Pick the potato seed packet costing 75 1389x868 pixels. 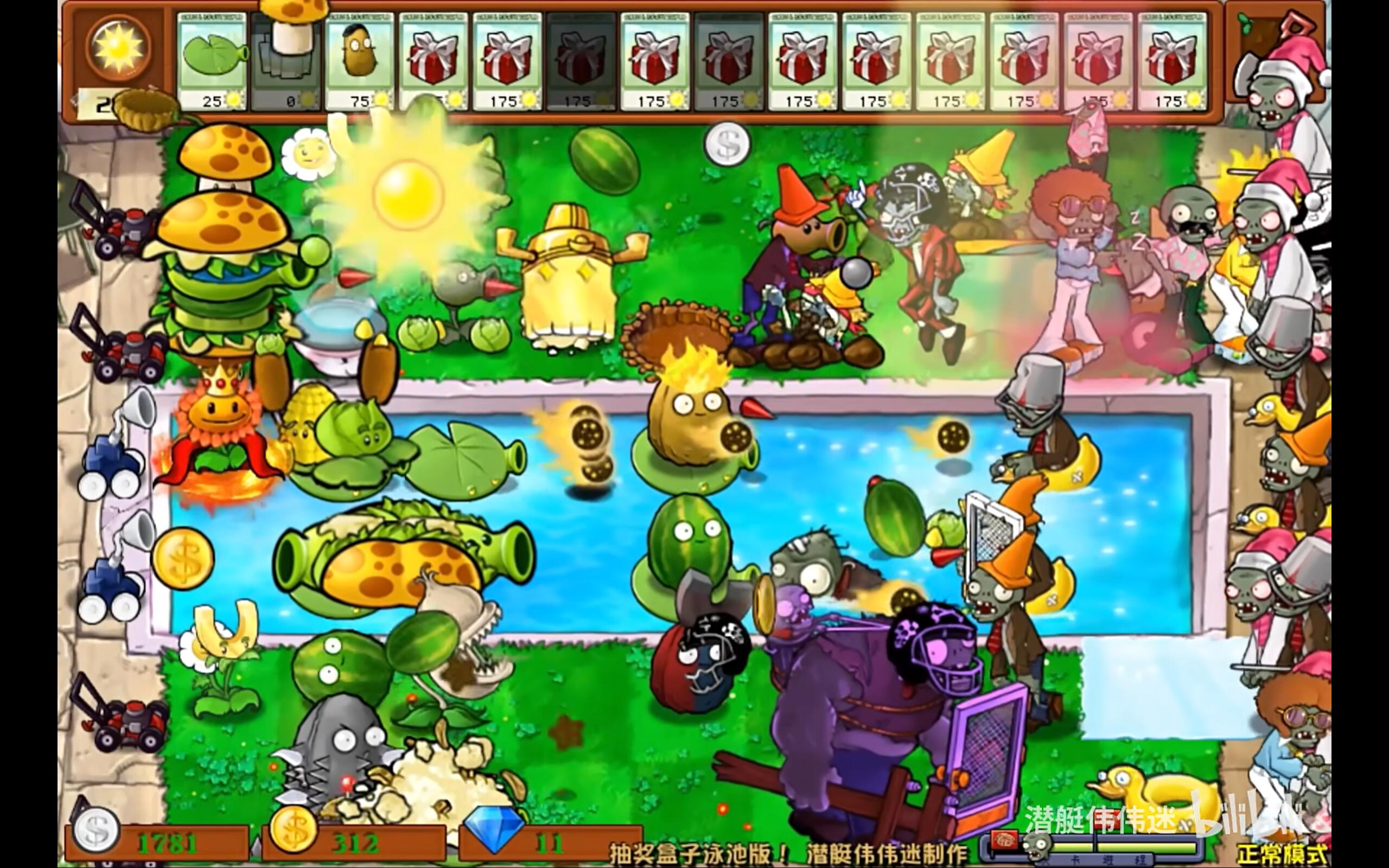pyautogui.click(x=359, y=61)
